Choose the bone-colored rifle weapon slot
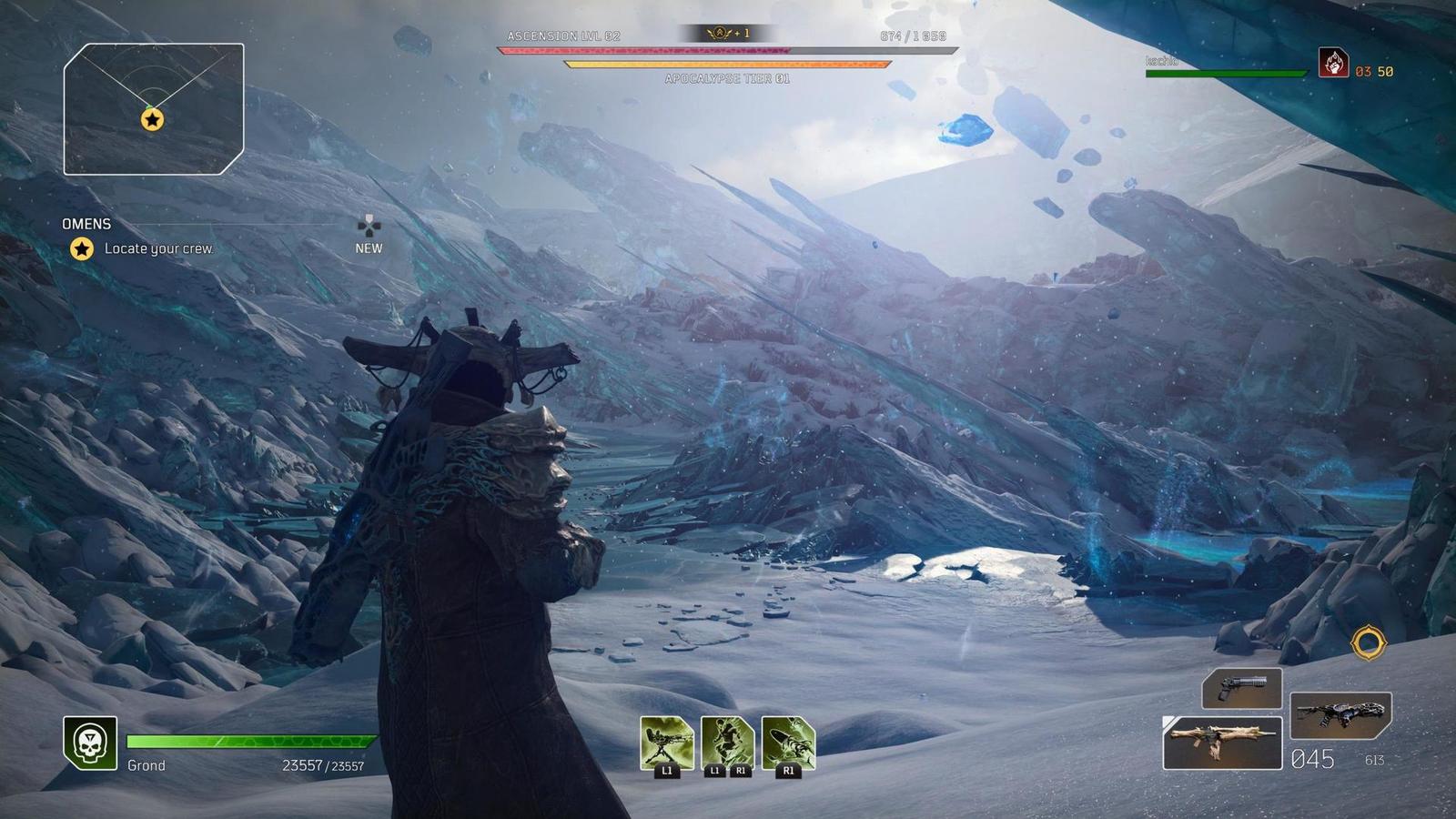1456x819 pixels. [x=1222, y=742]
